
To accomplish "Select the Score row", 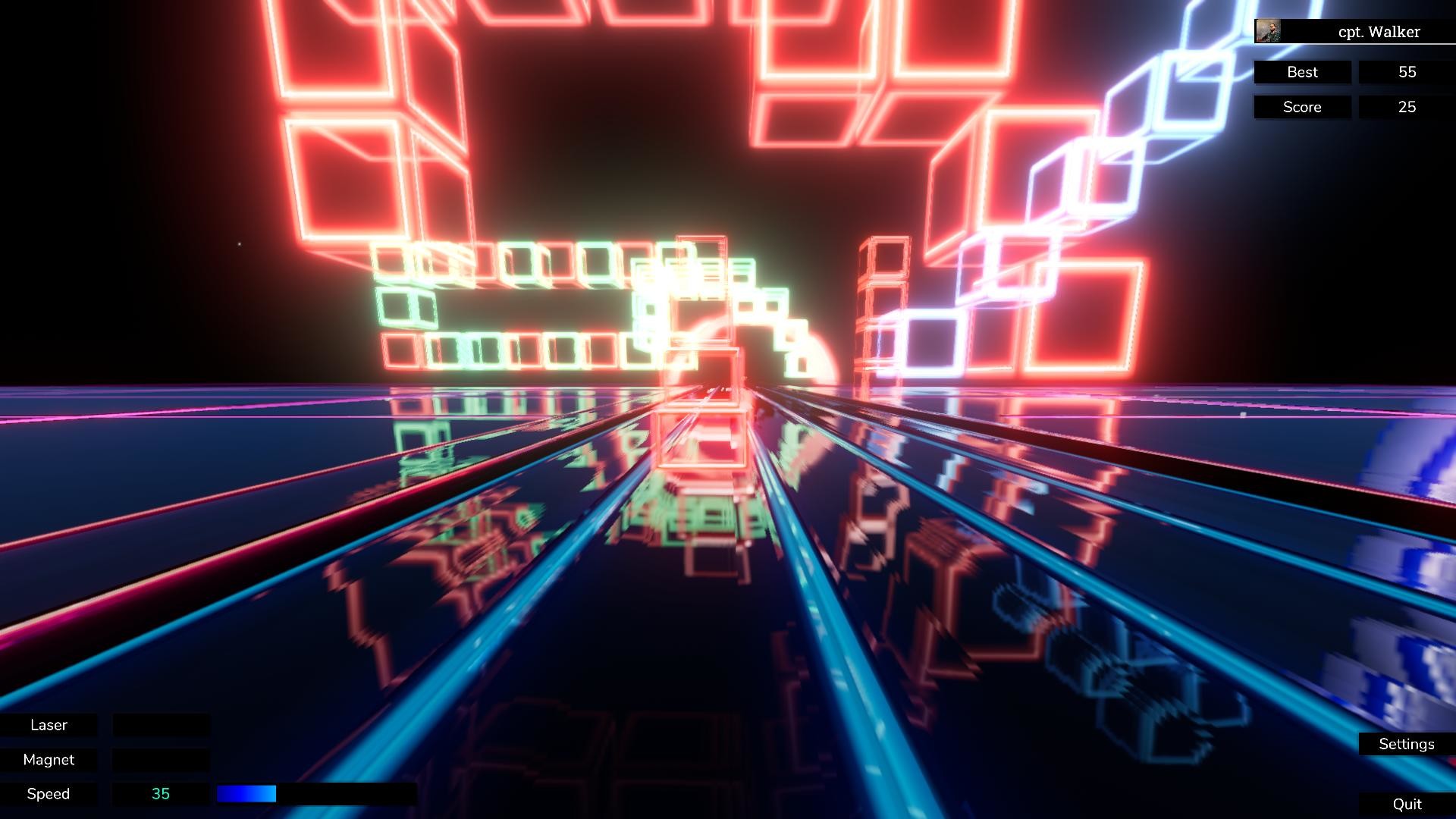I will point(1302,107).
